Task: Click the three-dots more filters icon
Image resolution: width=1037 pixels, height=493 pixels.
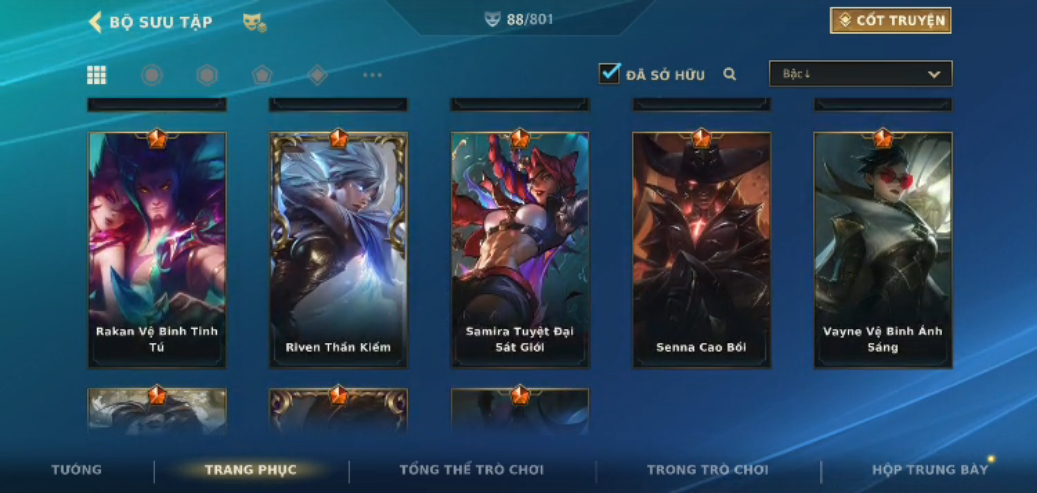Action: pyautogui.click(x=372, y=75)
